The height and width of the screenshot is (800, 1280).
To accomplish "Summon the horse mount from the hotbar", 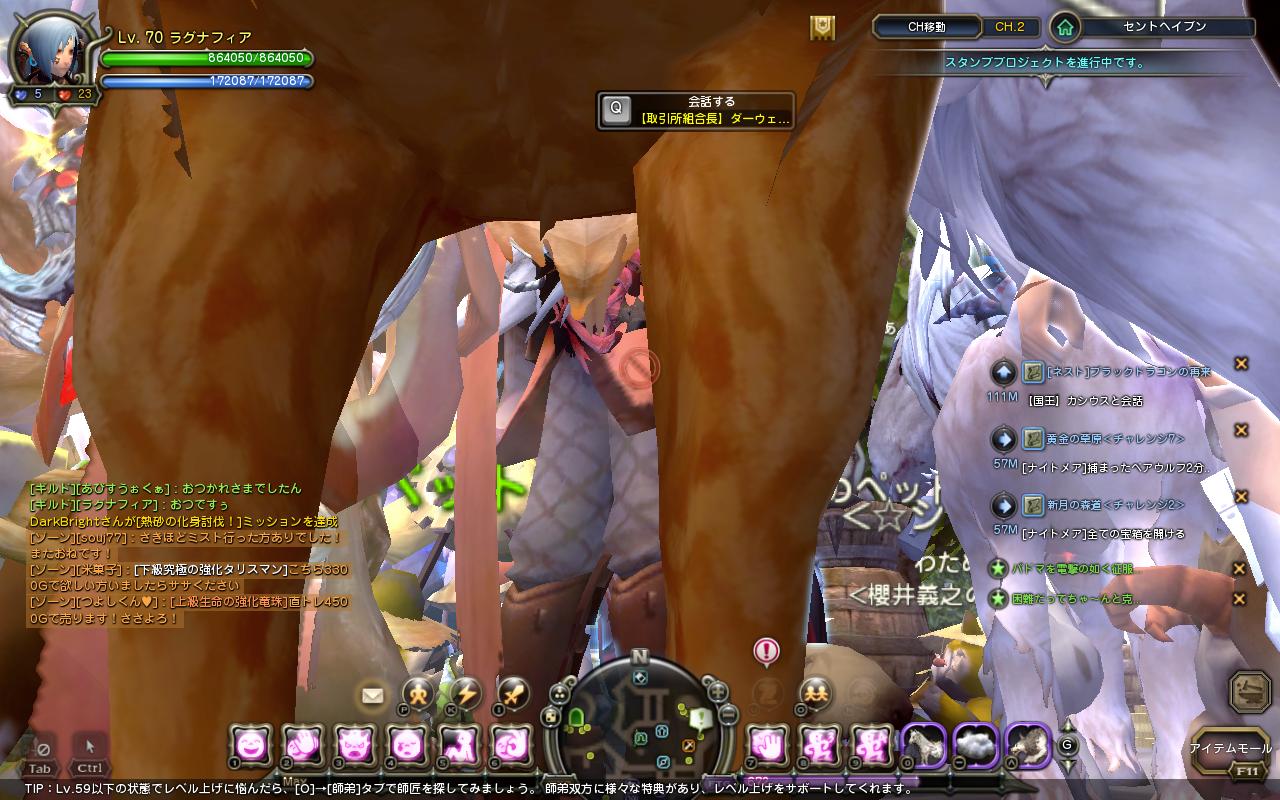I will click(922, 744).
